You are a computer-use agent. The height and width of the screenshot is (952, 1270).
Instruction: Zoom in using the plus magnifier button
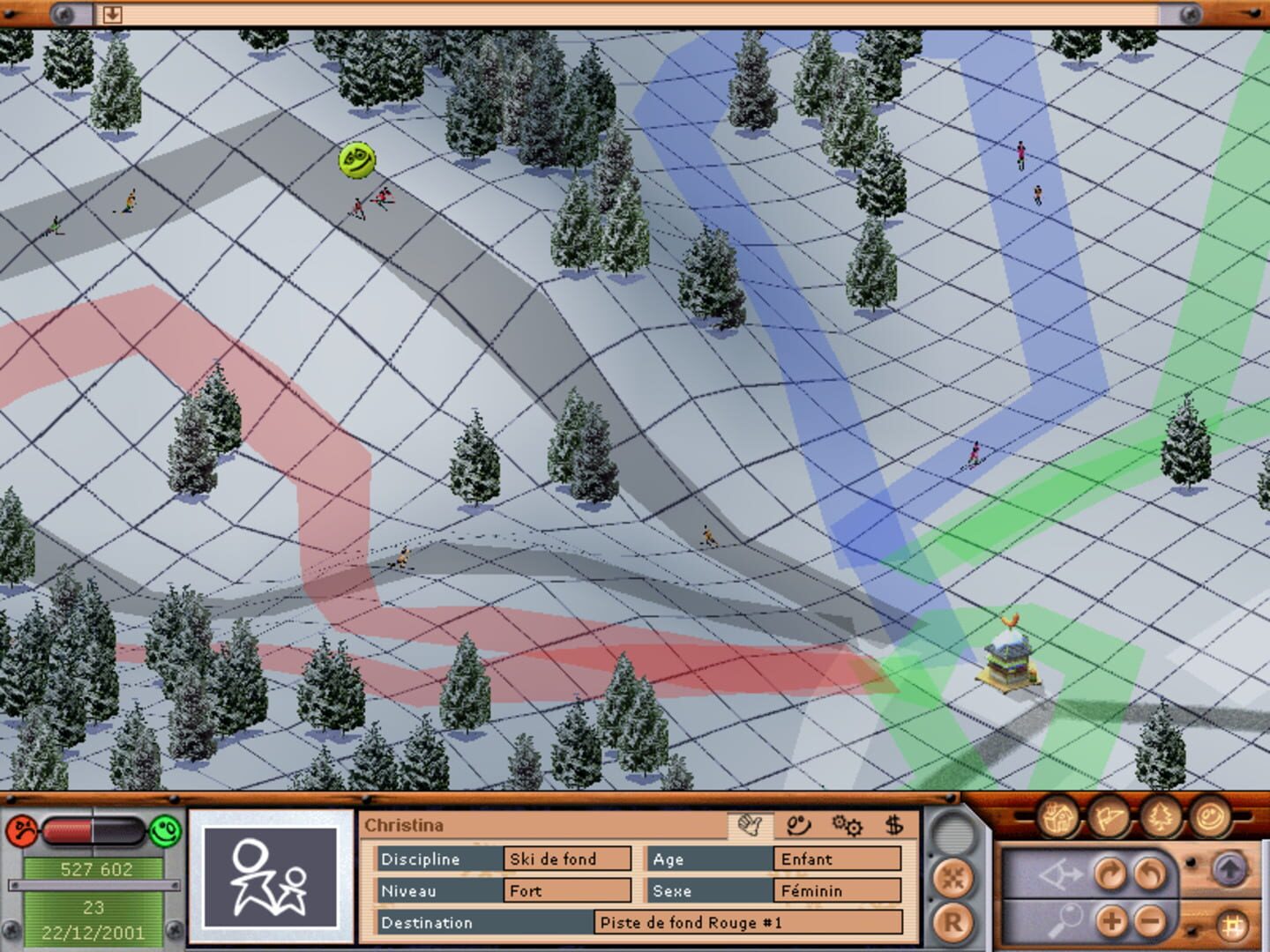click(x=1109, y=921)
